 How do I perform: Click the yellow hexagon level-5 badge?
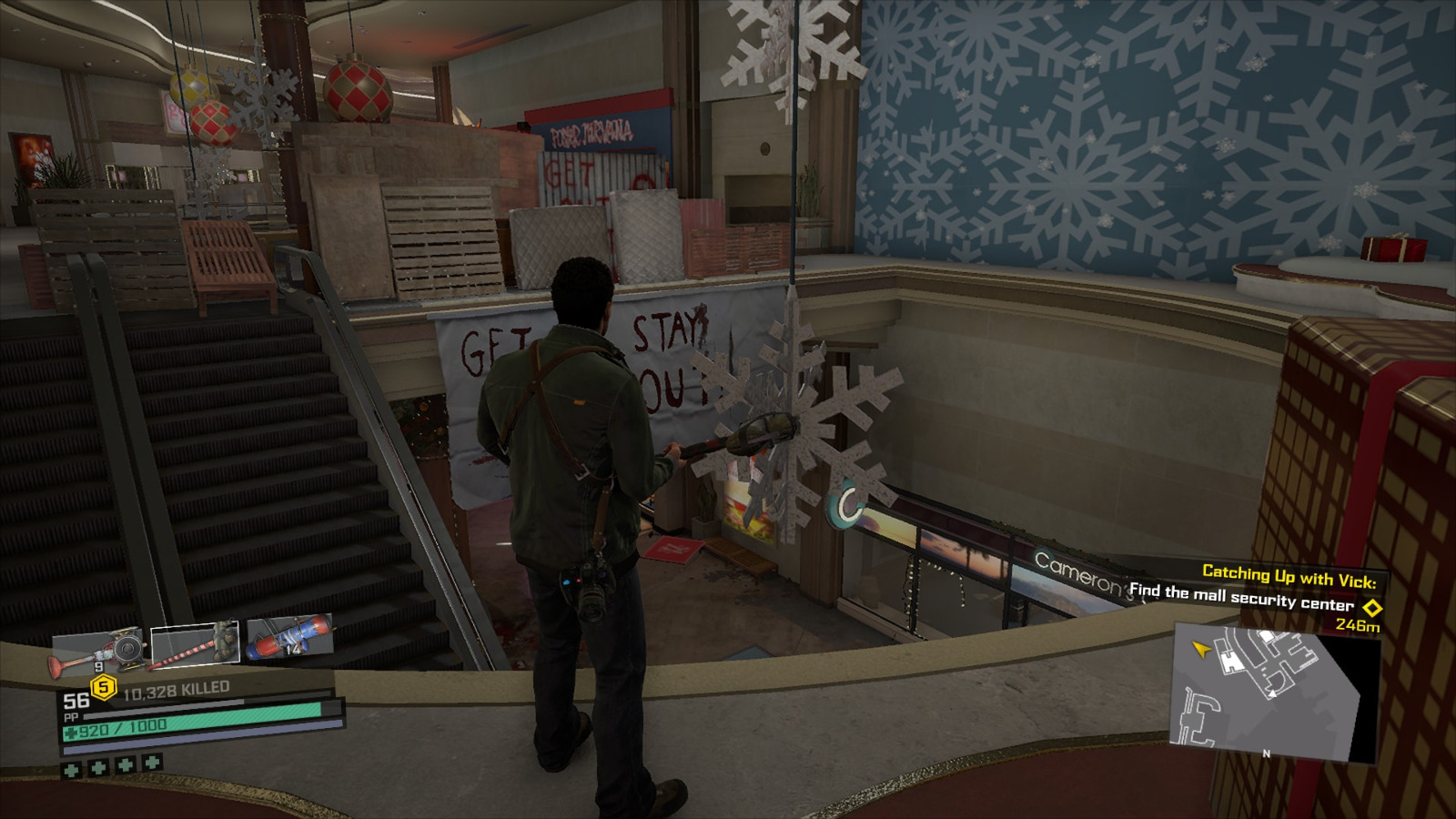(103, 685)
